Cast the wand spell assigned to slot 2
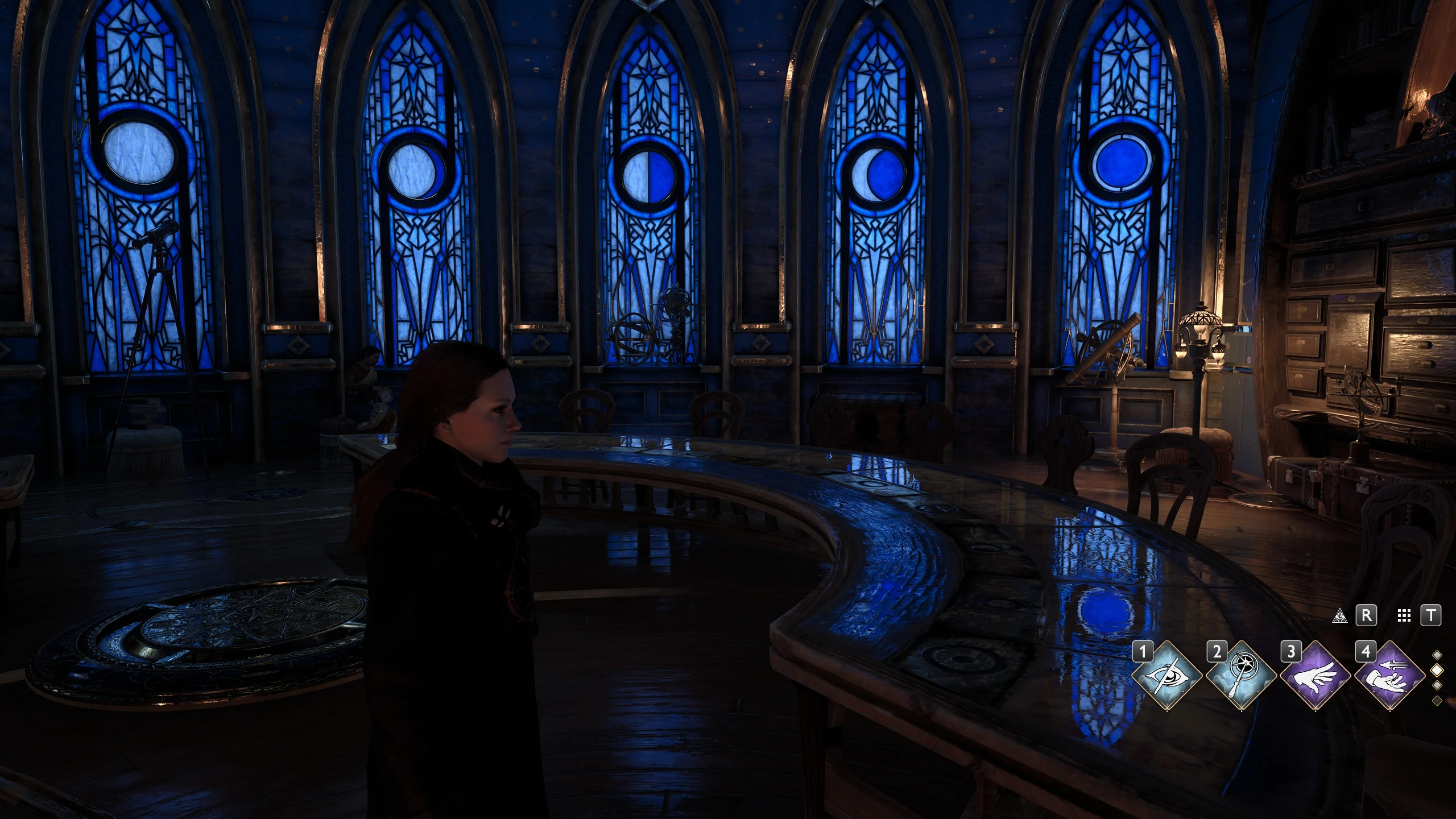Screen dimensions: 1456x819 pyautogui.click(x=1242, y=677)
